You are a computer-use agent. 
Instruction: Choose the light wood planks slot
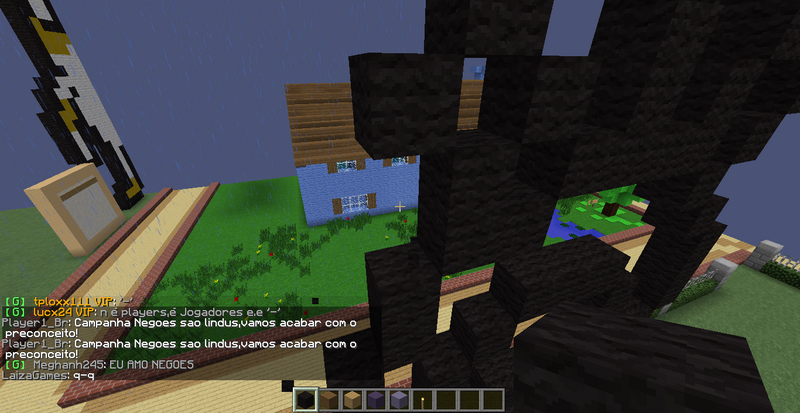tap(355, 401)
